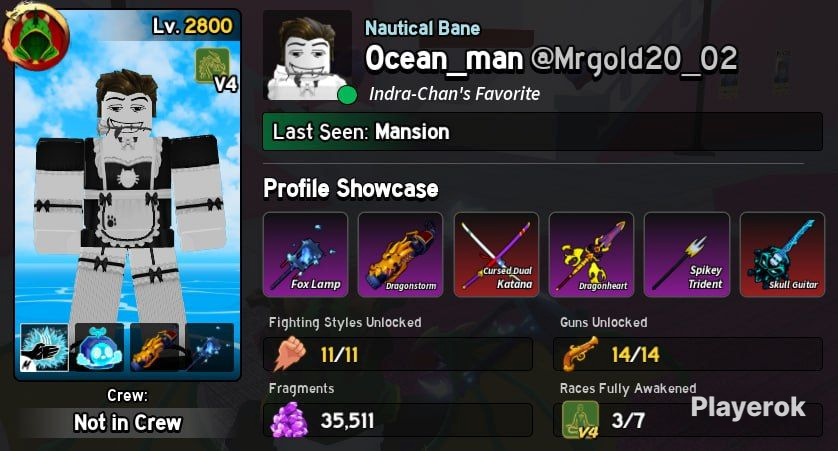Click the player's avatar headshot thumbnail
838x451 pixels.
pos(307,55)
